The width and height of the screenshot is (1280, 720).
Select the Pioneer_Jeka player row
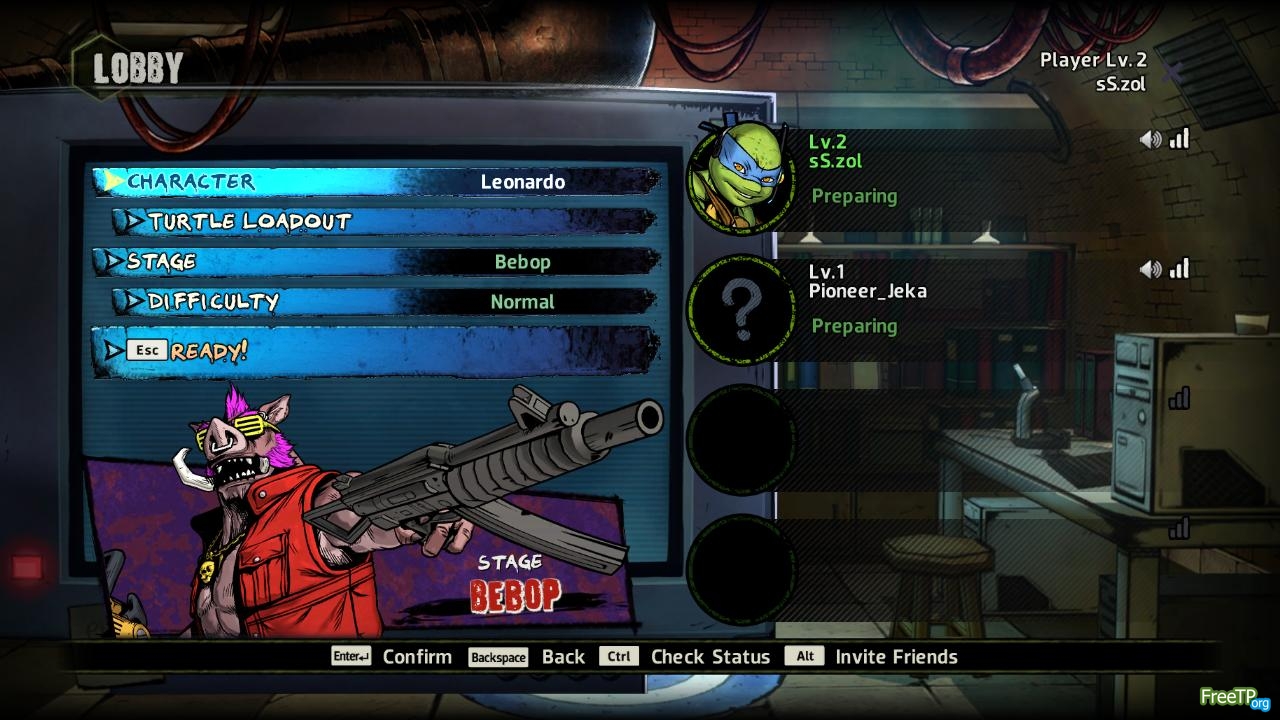pyautogui.click(x=960, y=300)
